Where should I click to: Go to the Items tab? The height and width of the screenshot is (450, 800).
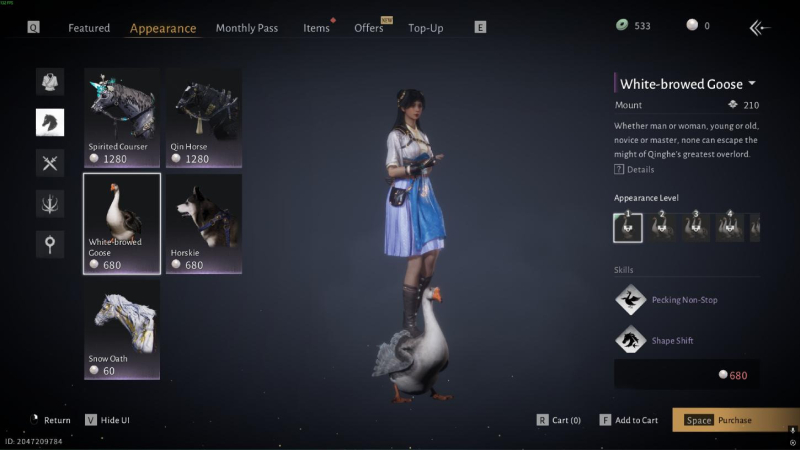pyautogui.click(x=316, y=28)
